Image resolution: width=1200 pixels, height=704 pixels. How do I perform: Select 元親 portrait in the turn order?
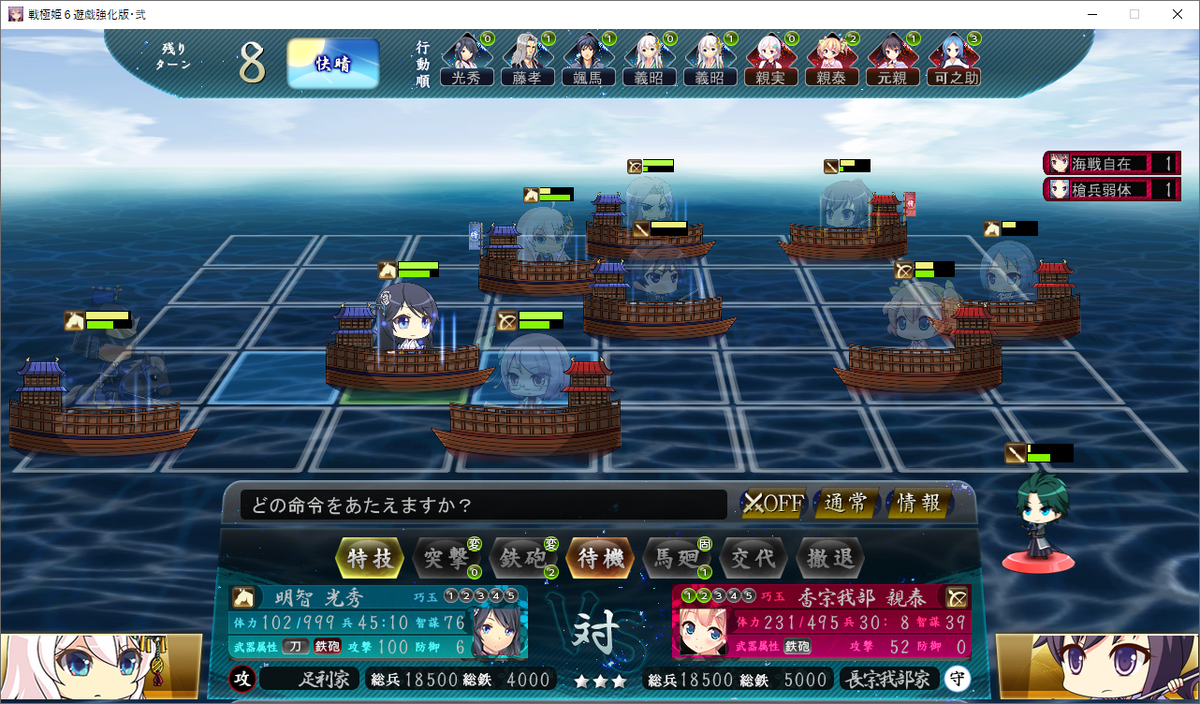click(x=893, y=60)
